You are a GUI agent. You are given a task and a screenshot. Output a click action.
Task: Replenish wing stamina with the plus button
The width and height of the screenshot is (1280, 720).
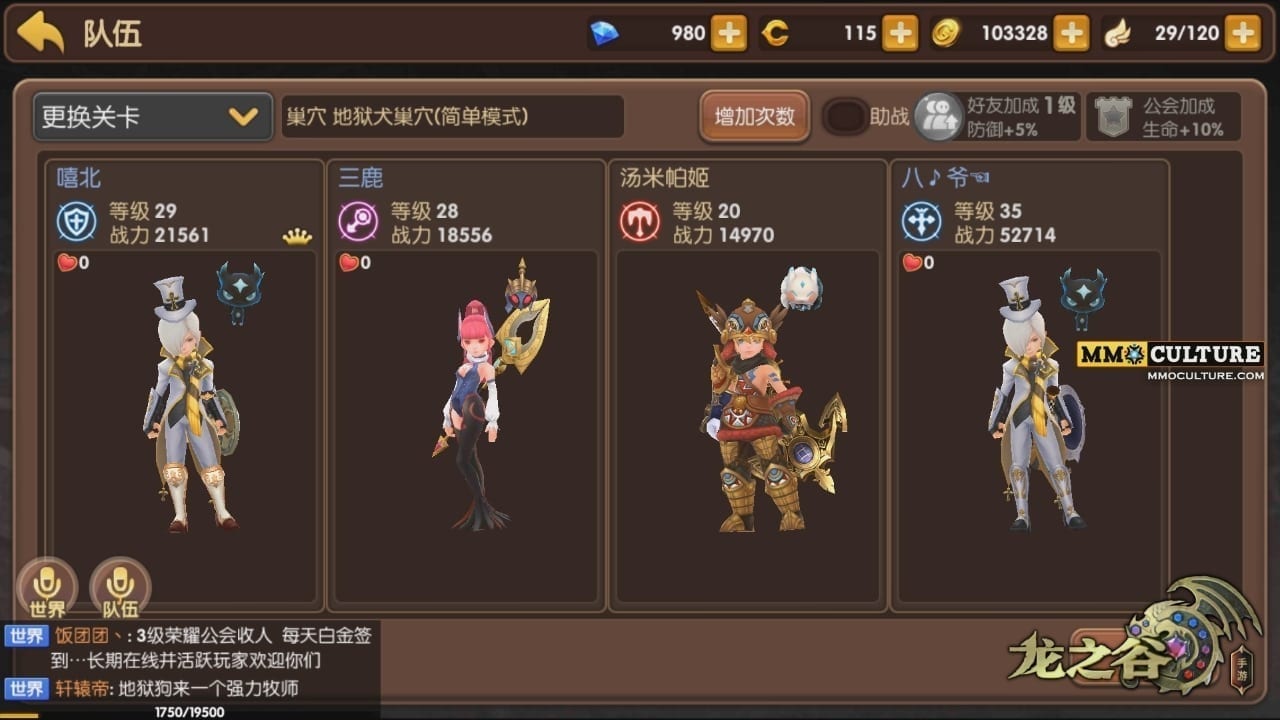(1243, 33)
